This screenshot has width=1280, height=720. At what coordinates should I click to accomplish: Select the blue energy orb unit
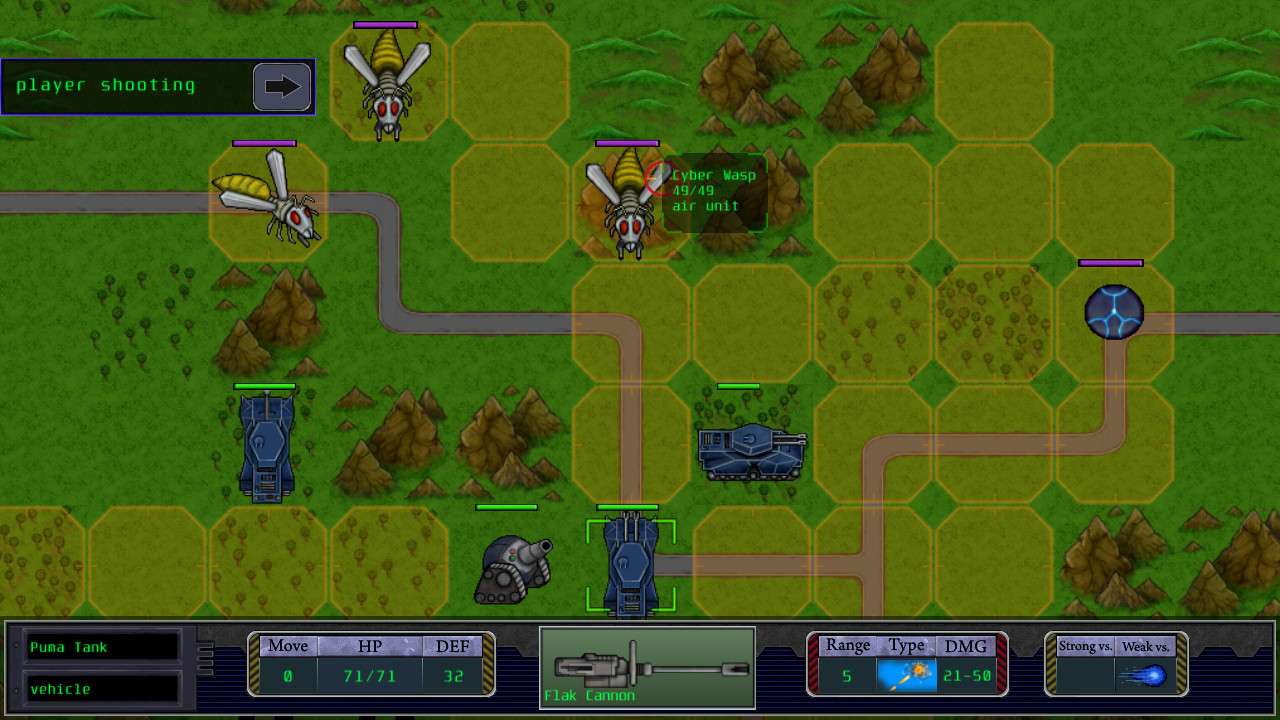[x=1114, y=312]
